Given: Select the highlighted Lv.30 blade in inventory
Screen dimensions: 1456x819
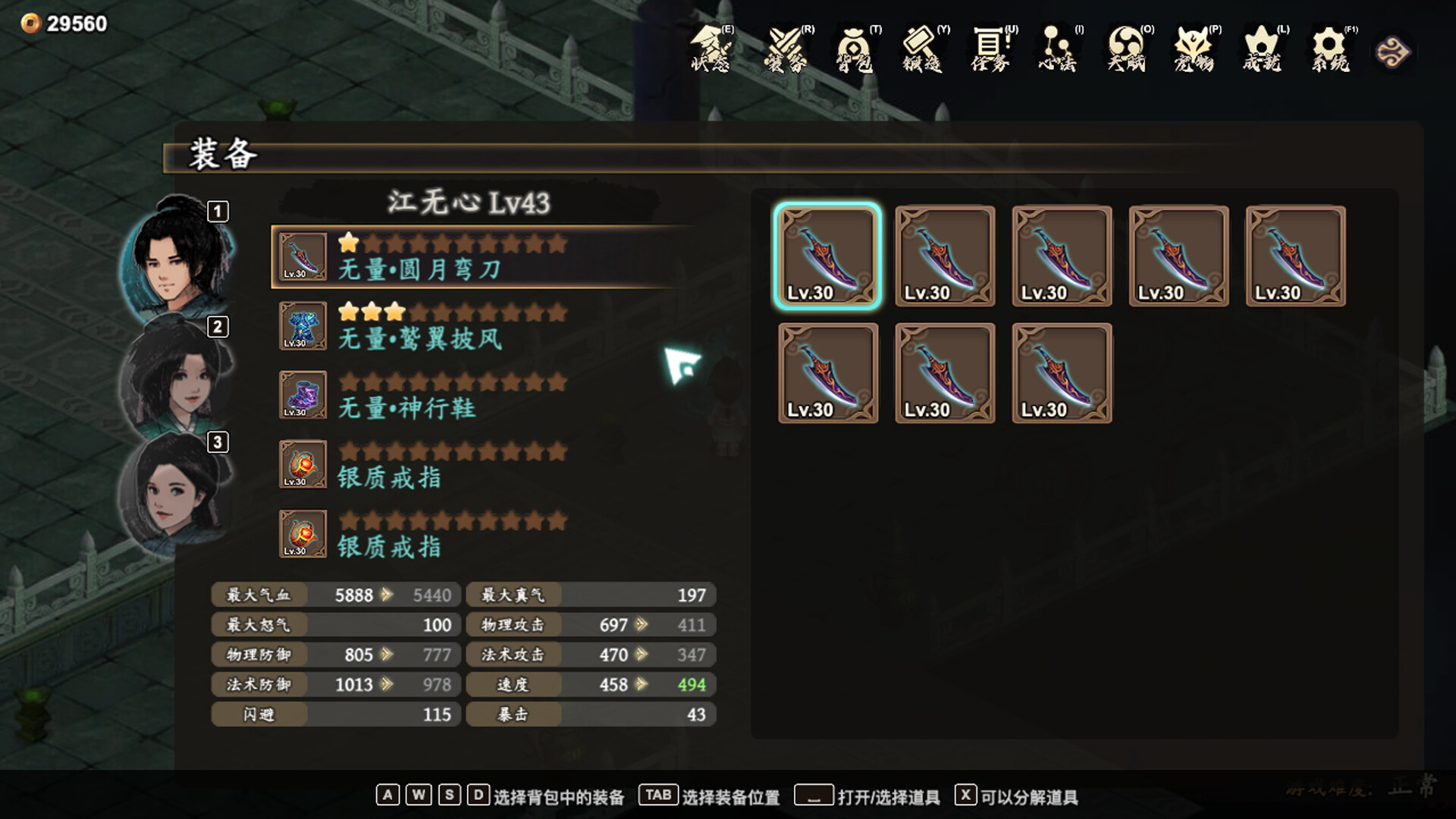Looking at the screenshot, I should (829, 256).
